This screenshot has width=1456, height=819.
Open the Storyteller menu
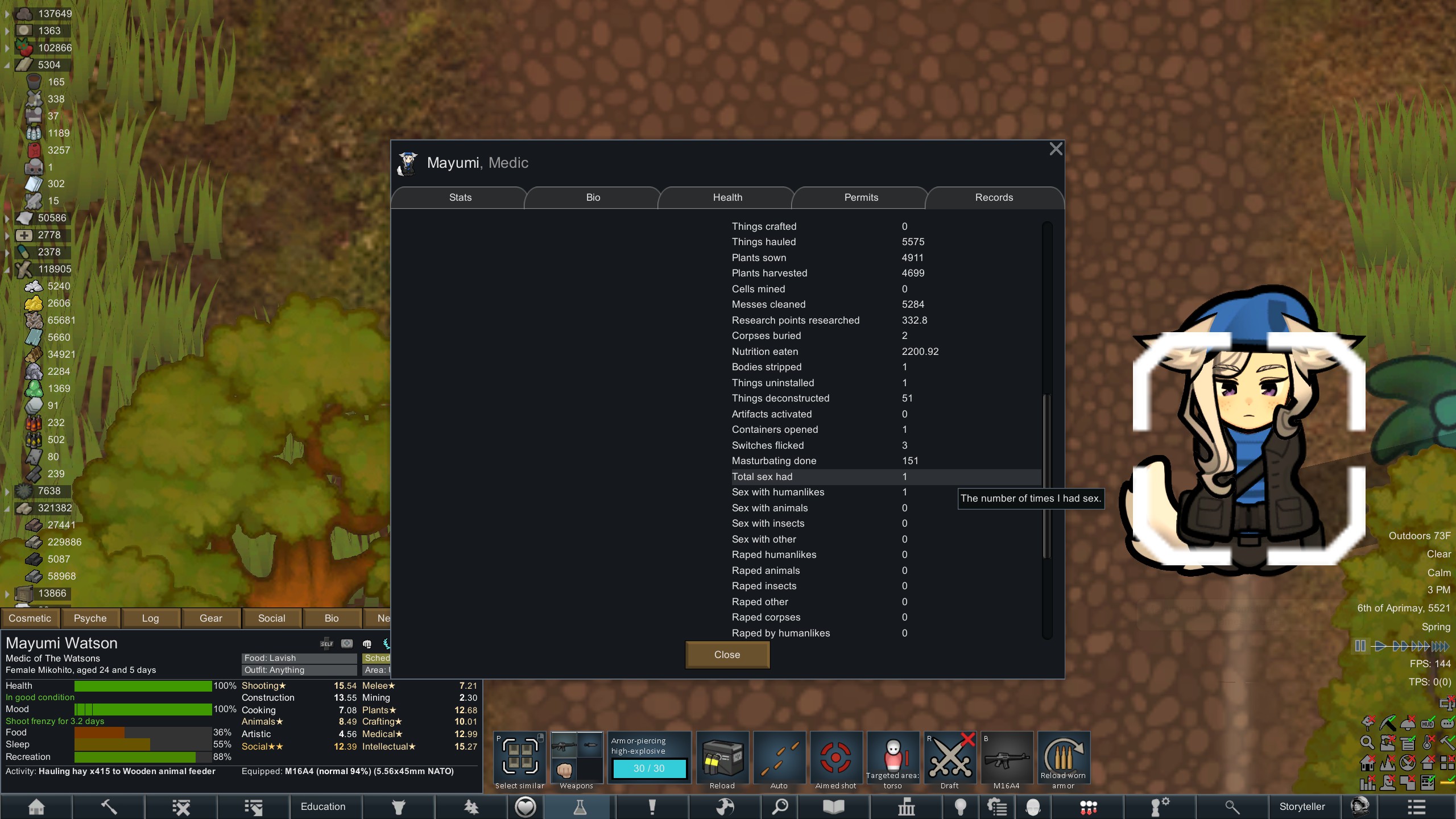pos(1302,806)
